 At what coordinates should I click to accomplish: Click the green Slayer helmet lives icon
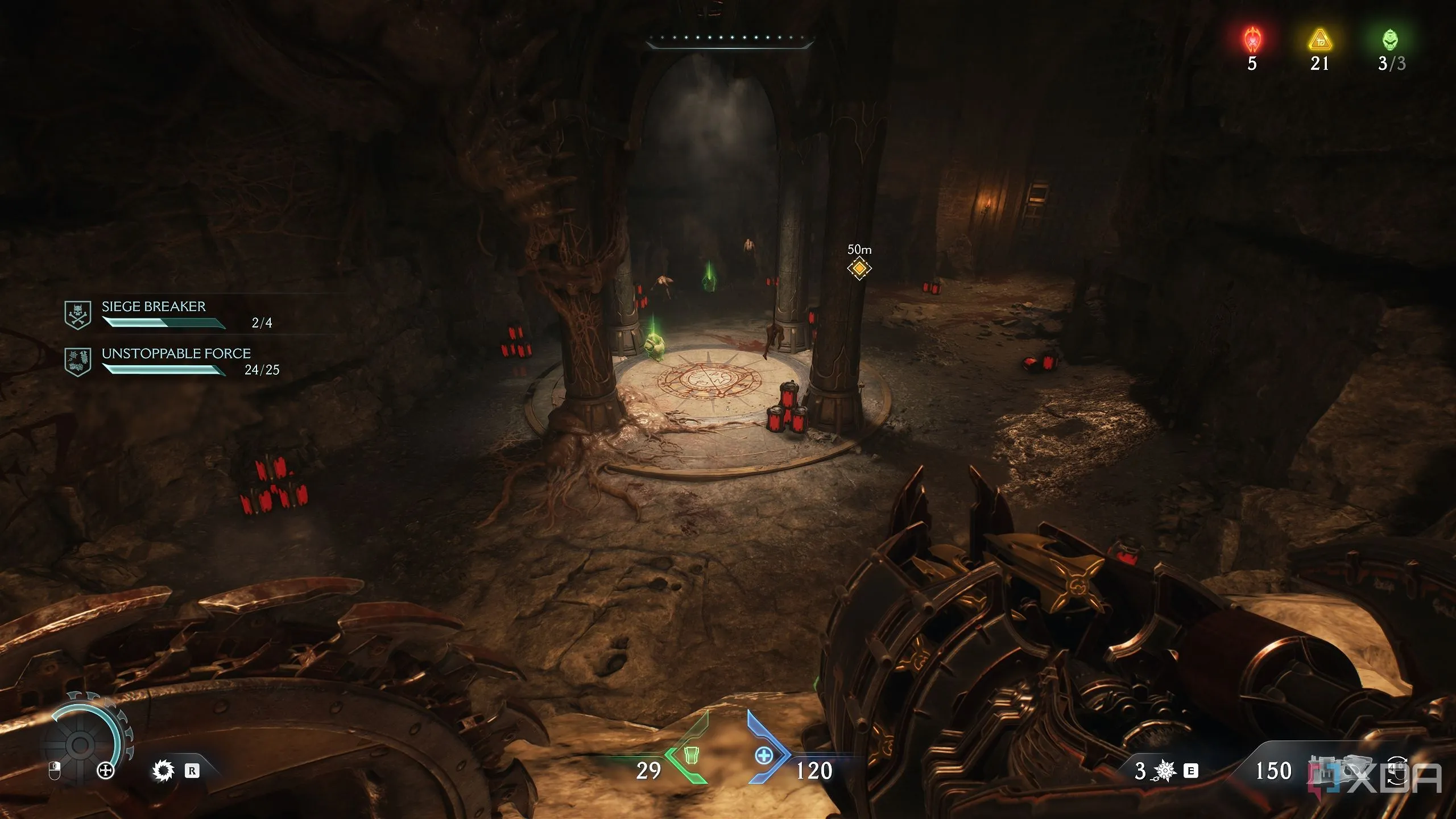(x=1390, y=40)
